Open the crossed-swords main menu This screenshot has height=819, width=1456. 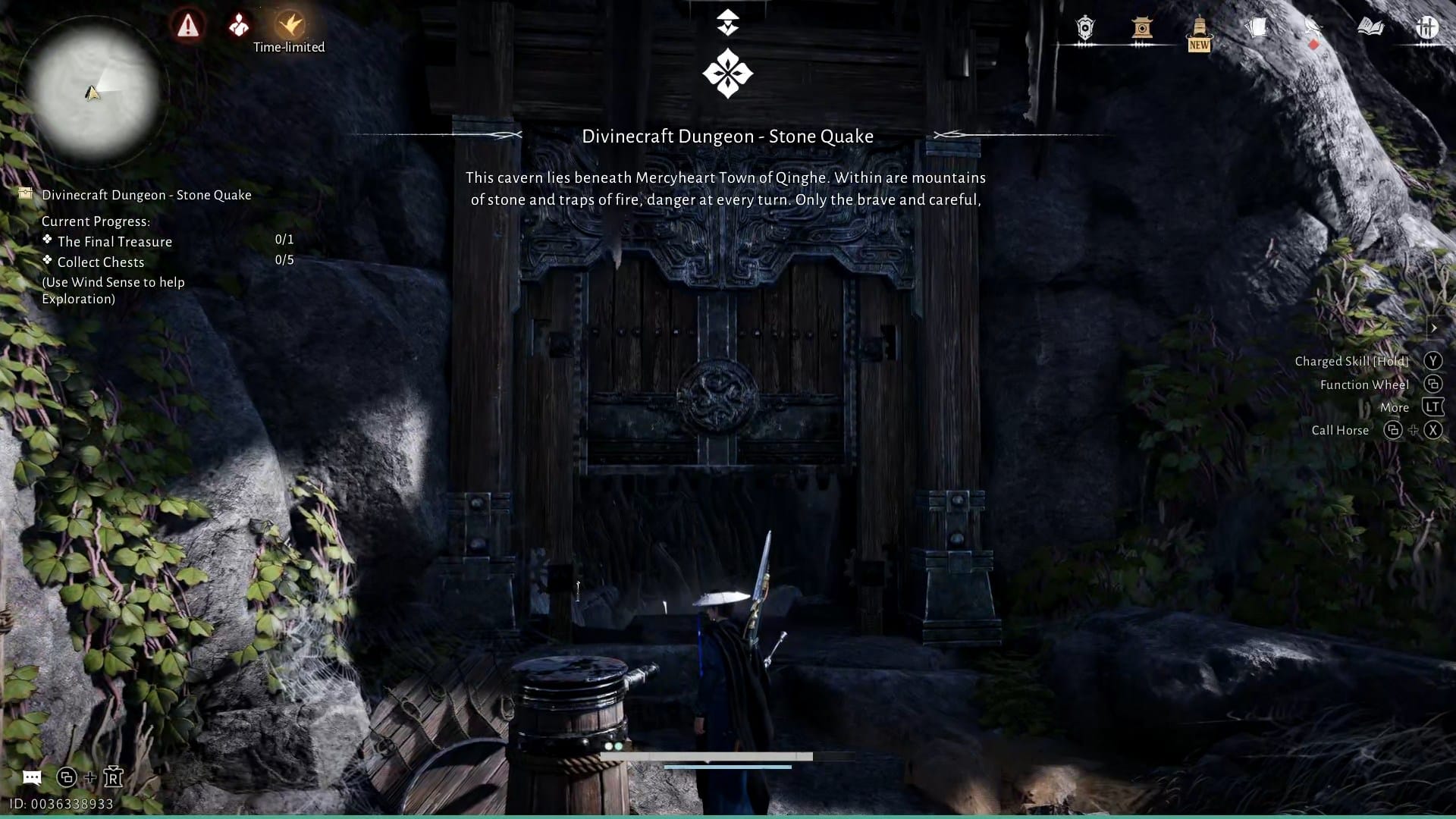pos(1427,27)
